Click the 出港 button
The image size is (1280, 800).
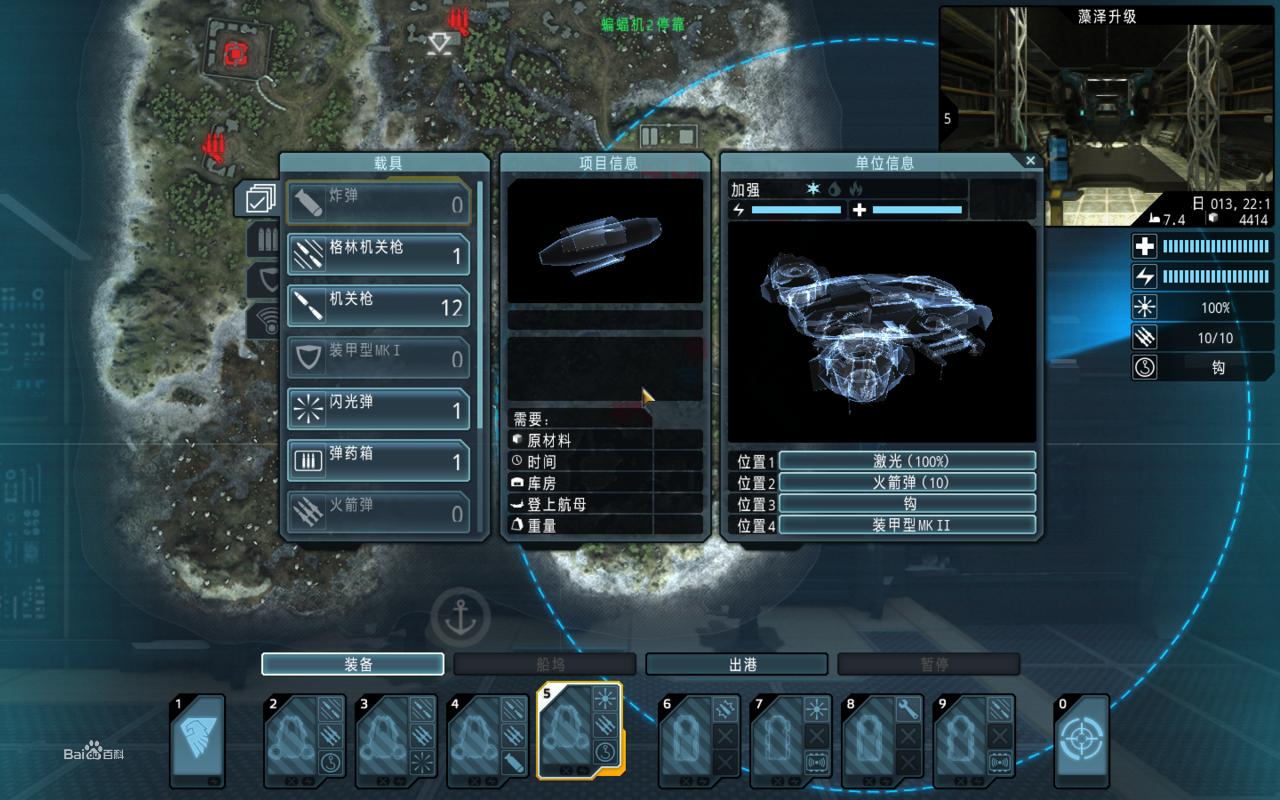tap(736, 664)
